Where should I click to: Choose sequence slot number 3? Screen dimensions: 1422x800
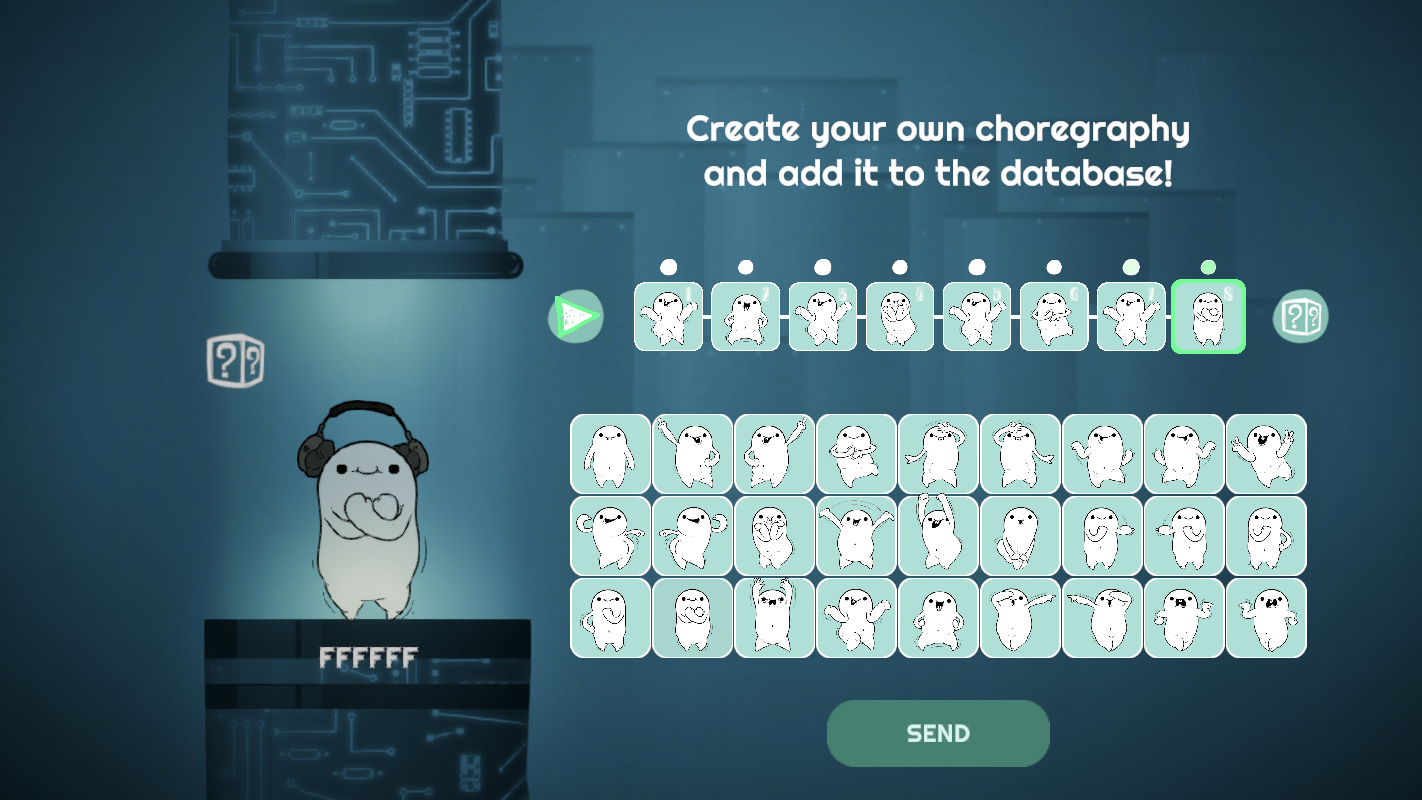(x=822, y=316)
